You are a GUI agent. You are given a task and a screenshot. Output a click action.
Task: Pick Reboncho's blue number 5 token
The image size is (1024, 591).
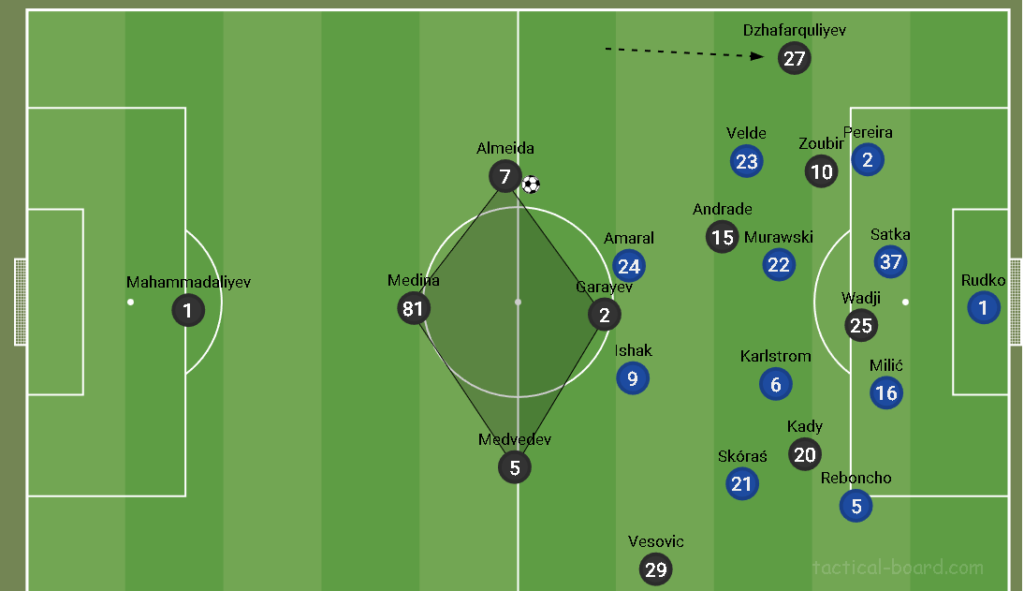click(856, 505)
